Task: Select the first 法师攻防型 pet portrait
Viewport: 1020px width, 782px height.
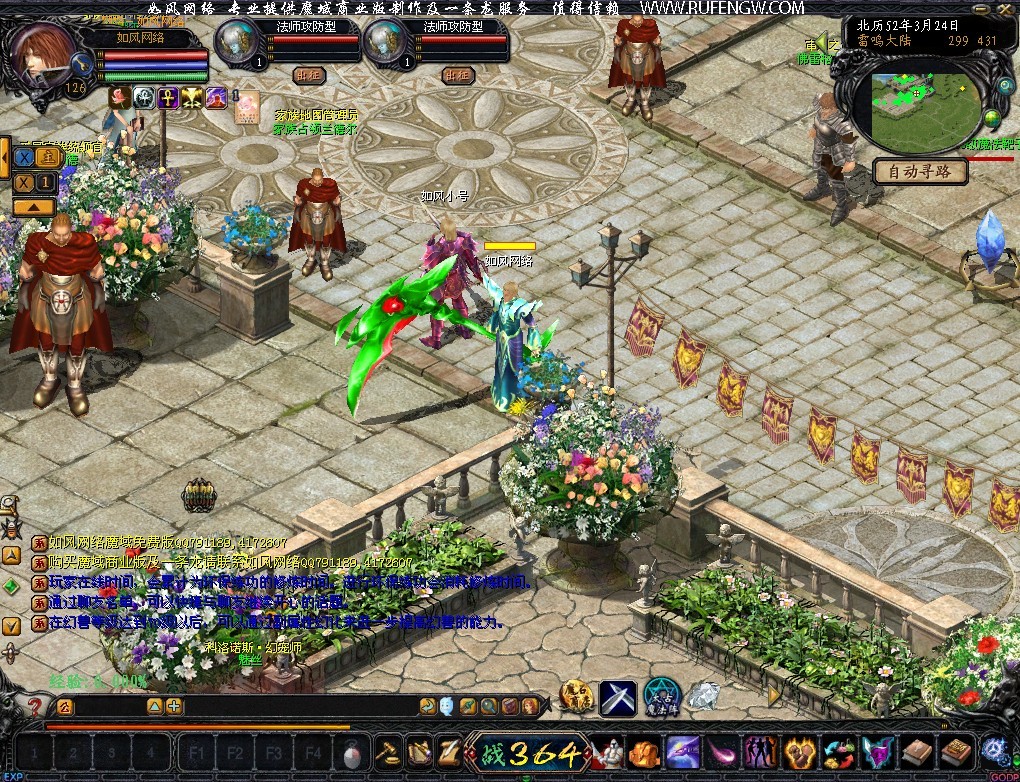Action: pyautogui.click(x=234, y=42)
